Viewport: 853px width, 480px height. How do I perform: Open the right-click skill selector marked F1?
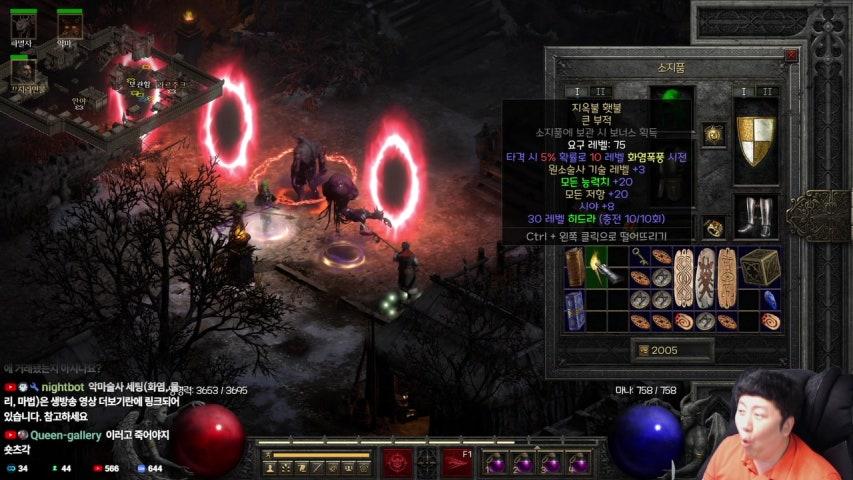[457, 462]
